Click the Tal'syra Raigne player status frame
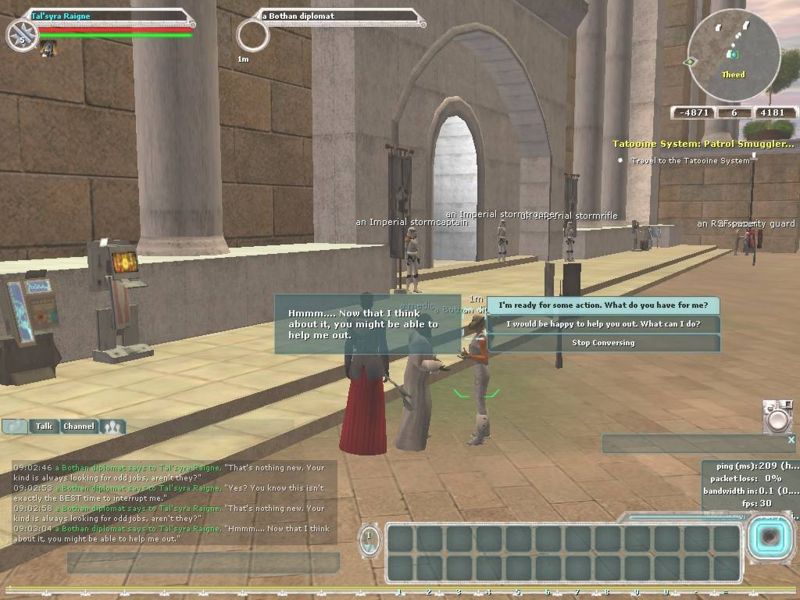Image resolution: width=800 pixels, height=600 pixels. coord(110,16)
